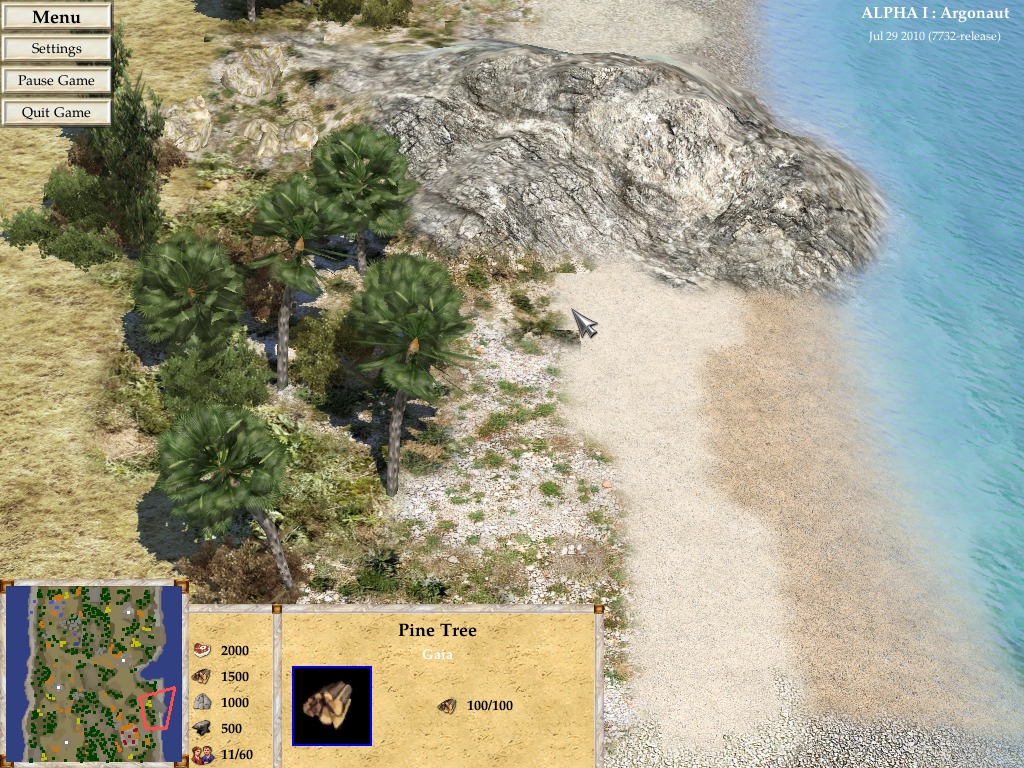This screenshot has width=1024, height=768.
Task: Select the Pine Tree wood portrait
Action: click(x=332, y=706)
